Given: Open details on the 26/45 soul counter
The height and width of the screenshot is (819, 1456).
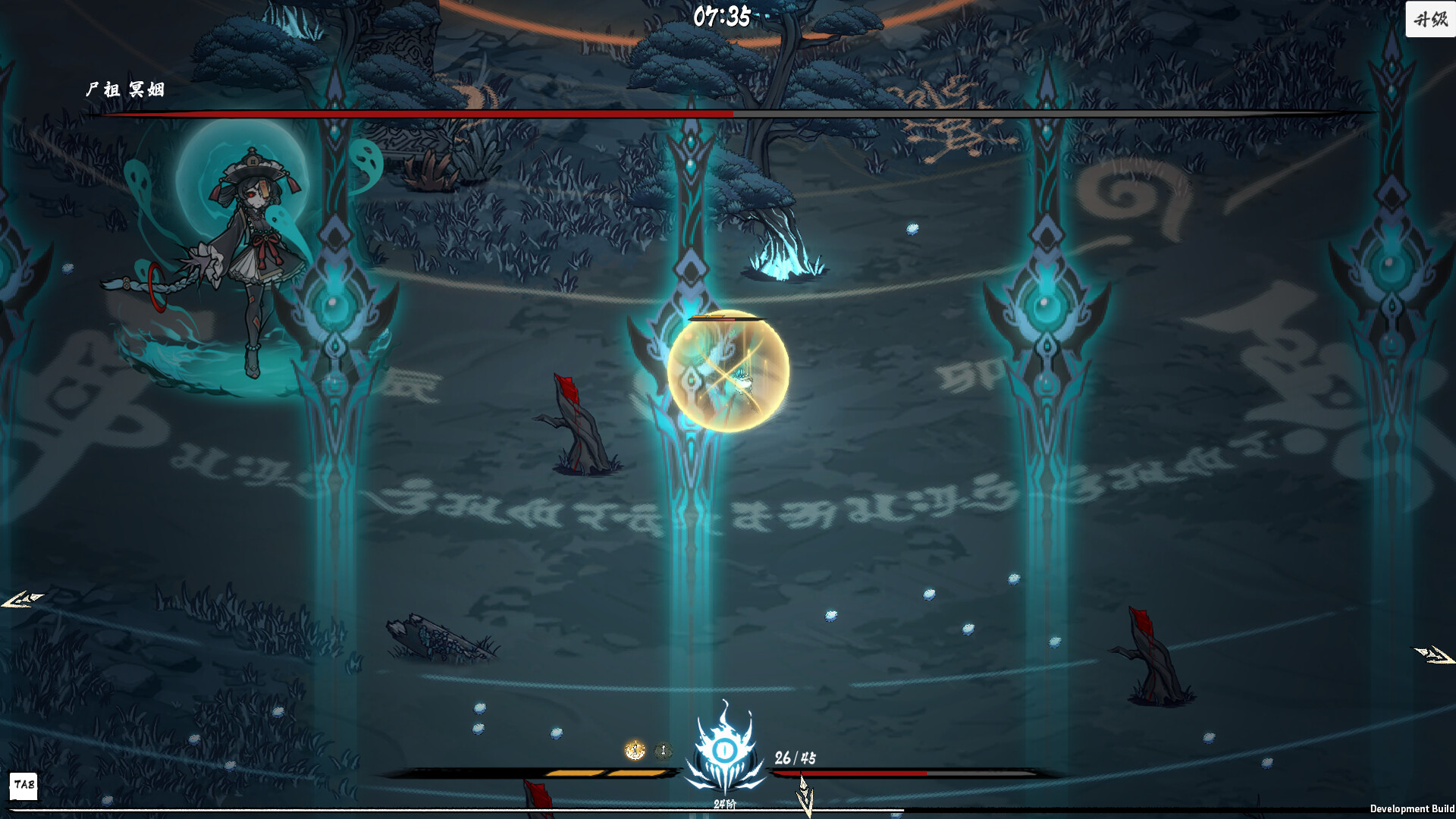Looking at the screenshot, I should (x=794, y=756).
